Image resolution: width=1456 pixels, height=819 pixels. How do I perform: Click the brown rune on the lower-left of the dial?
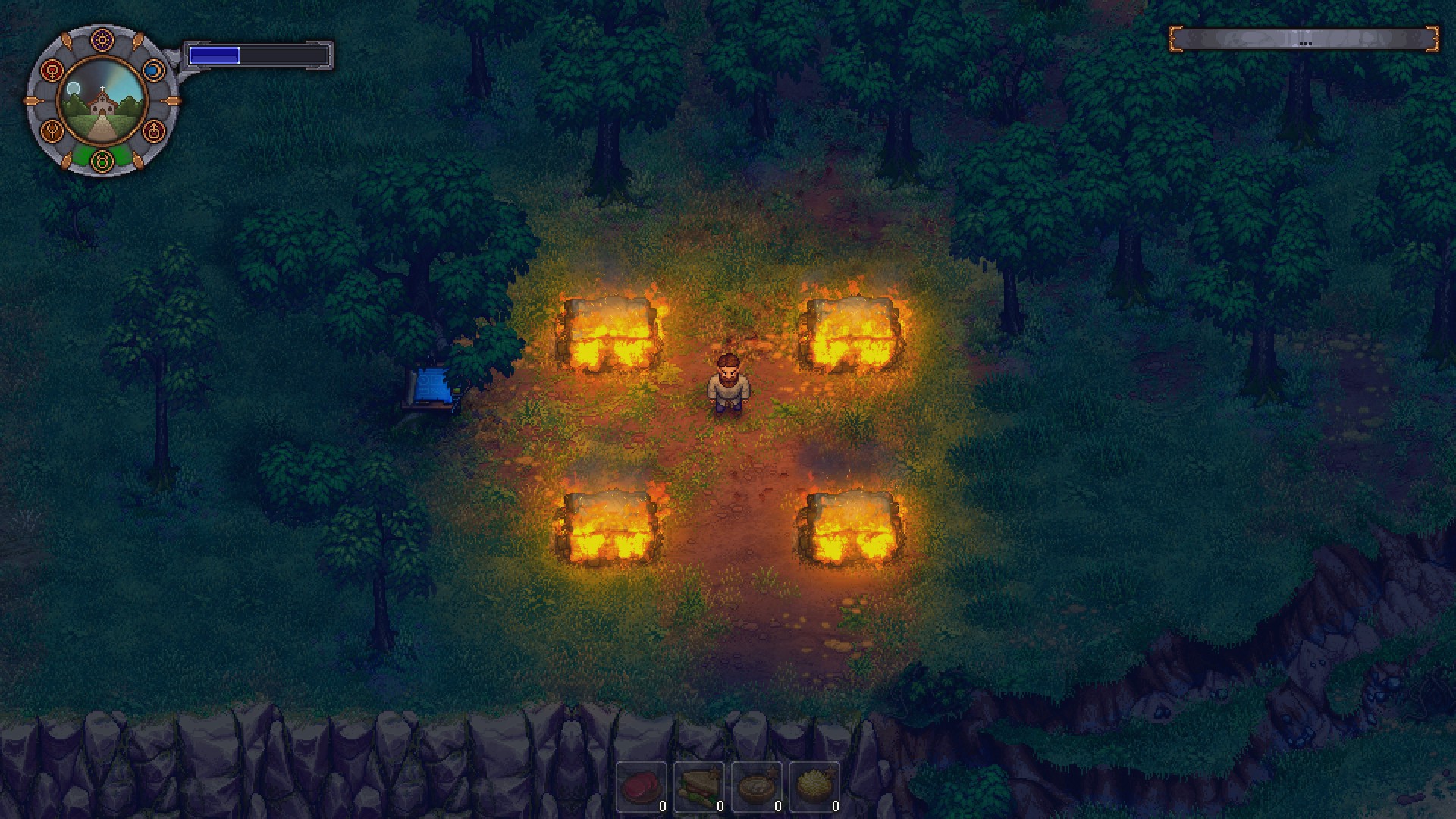click(52, 131)
